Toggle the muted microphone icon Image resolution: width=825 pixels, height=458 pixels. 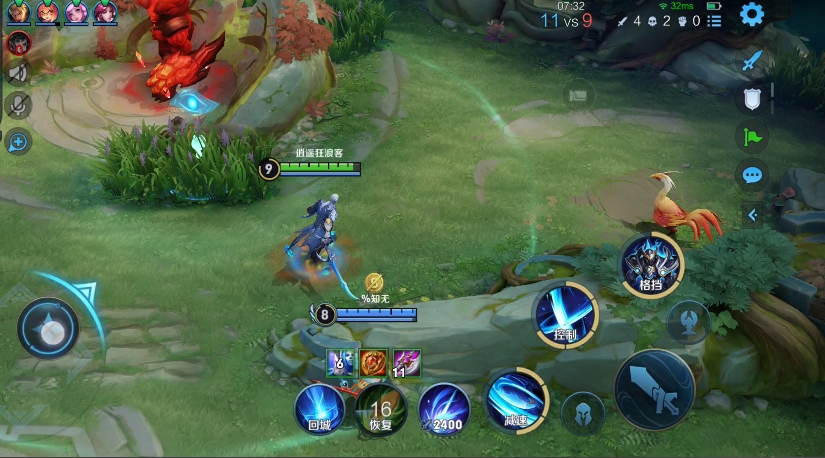click(x=18, y=105)
